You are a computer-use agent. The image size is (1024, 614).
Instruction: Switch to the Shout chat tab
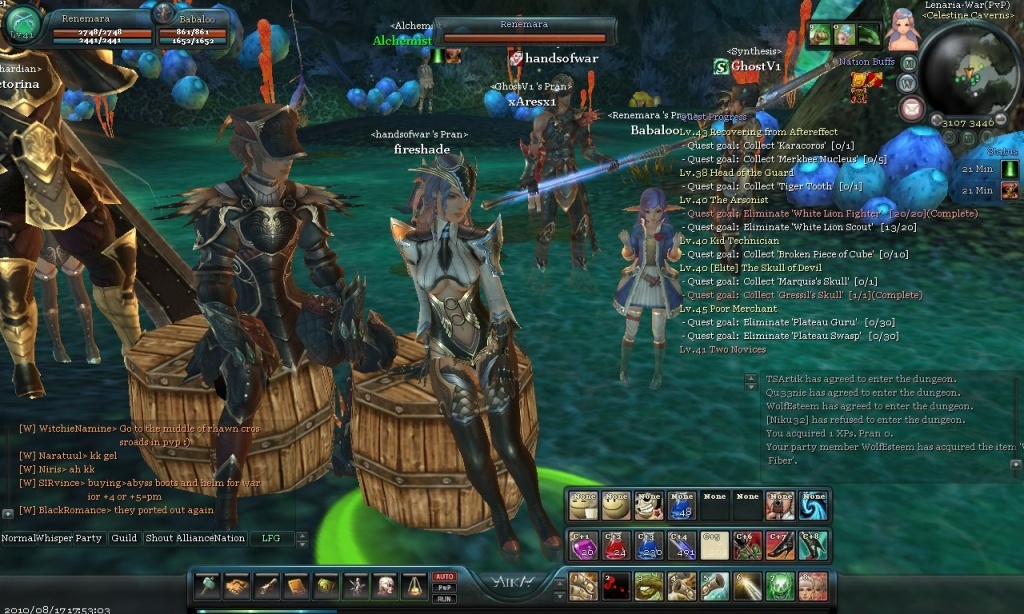coord(158,538)
